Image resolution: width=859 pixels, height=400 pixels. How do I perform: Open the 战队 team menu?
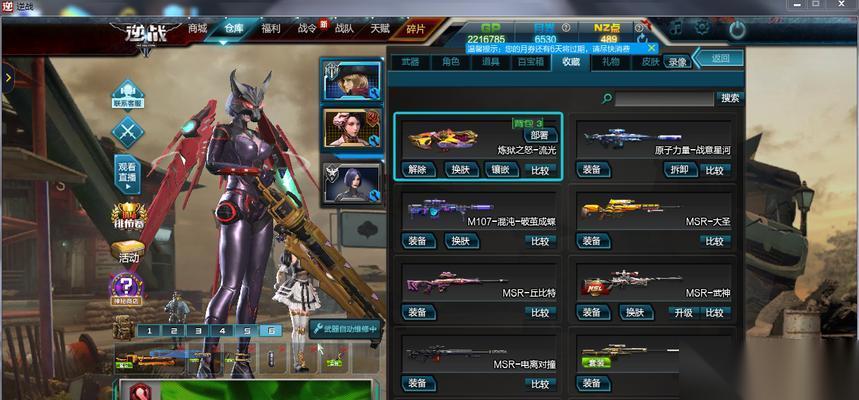coord(344,28)
